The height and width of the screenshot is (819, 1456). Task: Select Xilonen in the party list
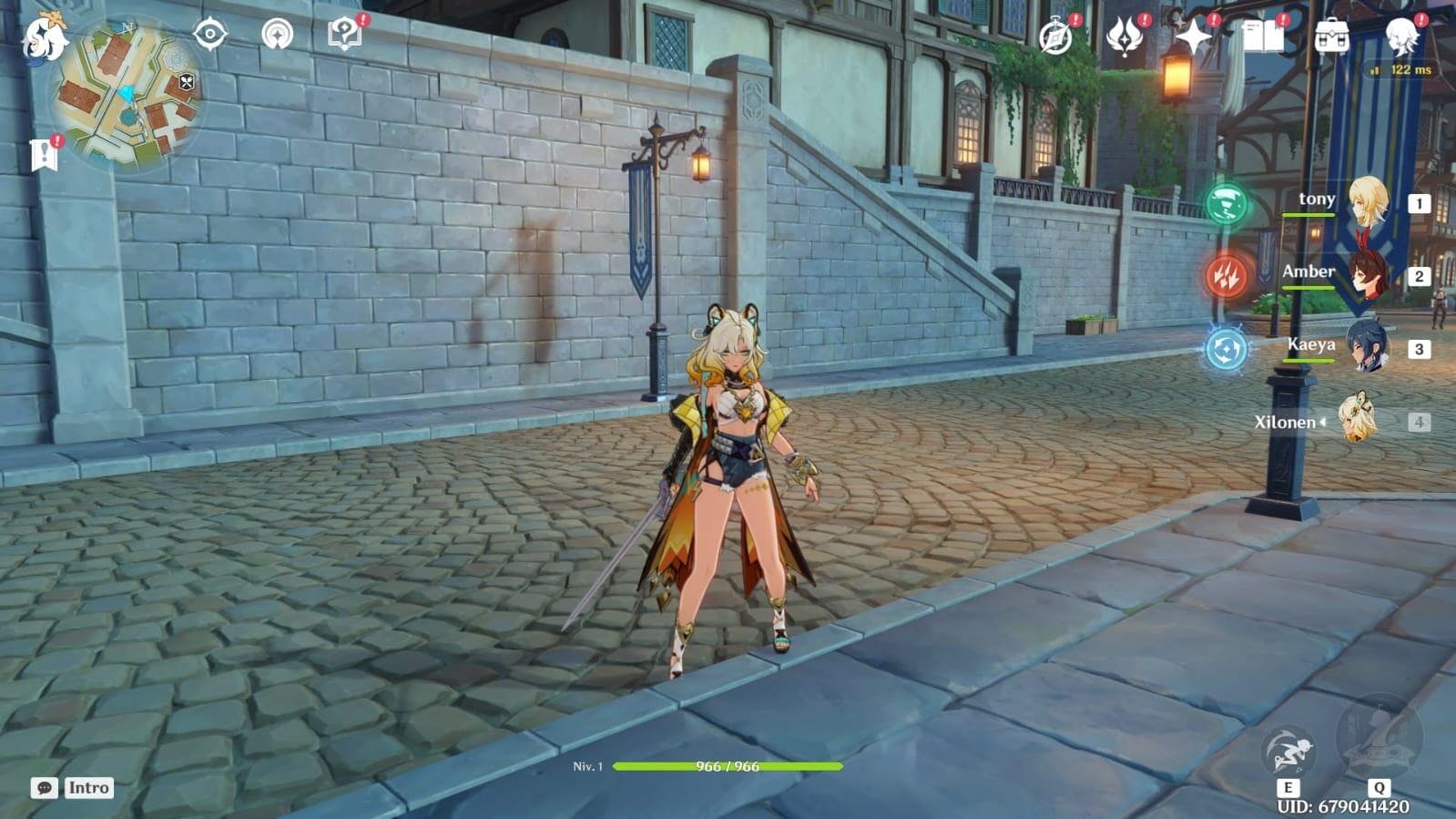tap(1357, 420)
